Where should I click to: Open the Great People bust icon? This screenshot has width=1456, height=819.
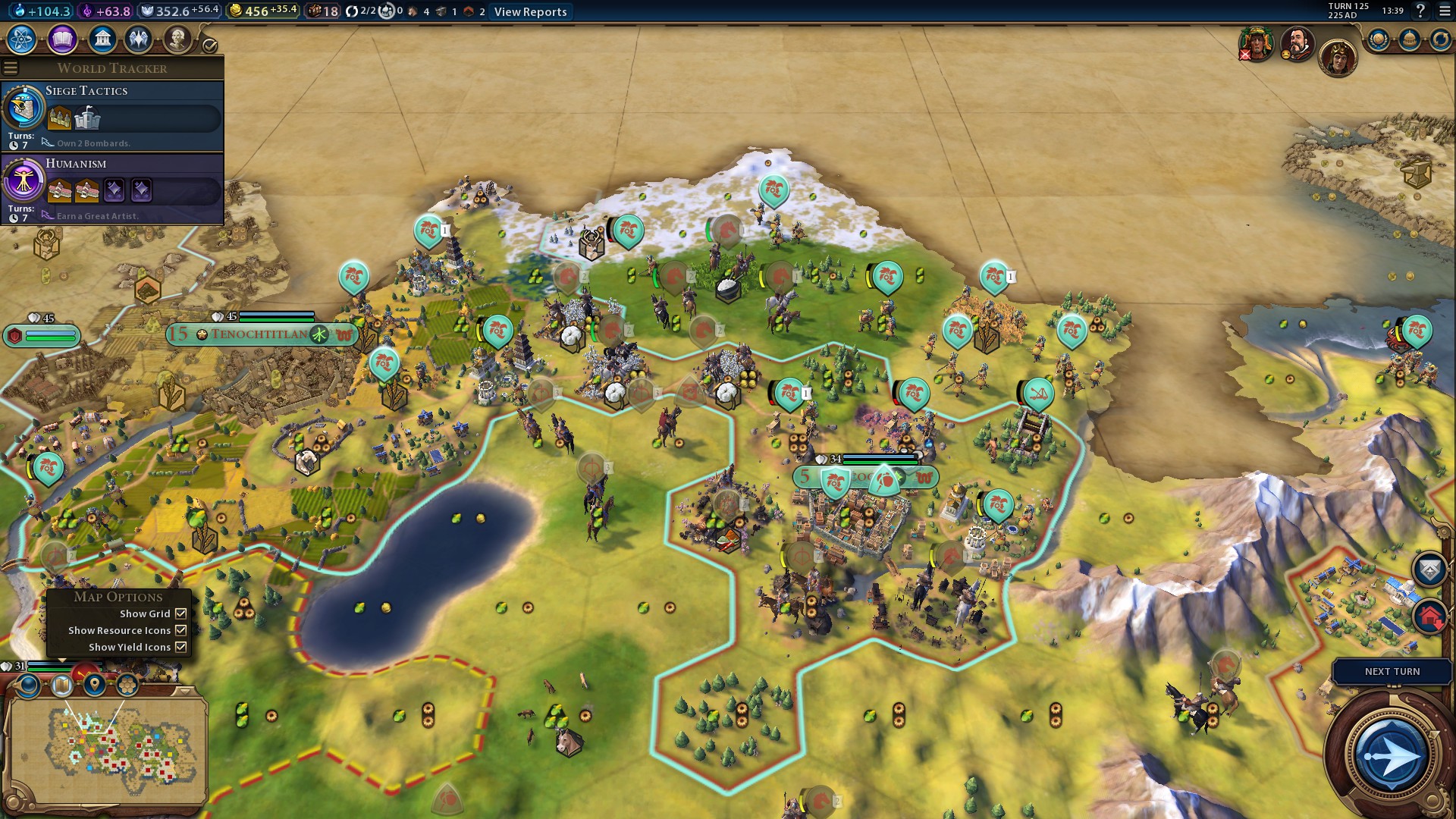(x=177, y=39)
